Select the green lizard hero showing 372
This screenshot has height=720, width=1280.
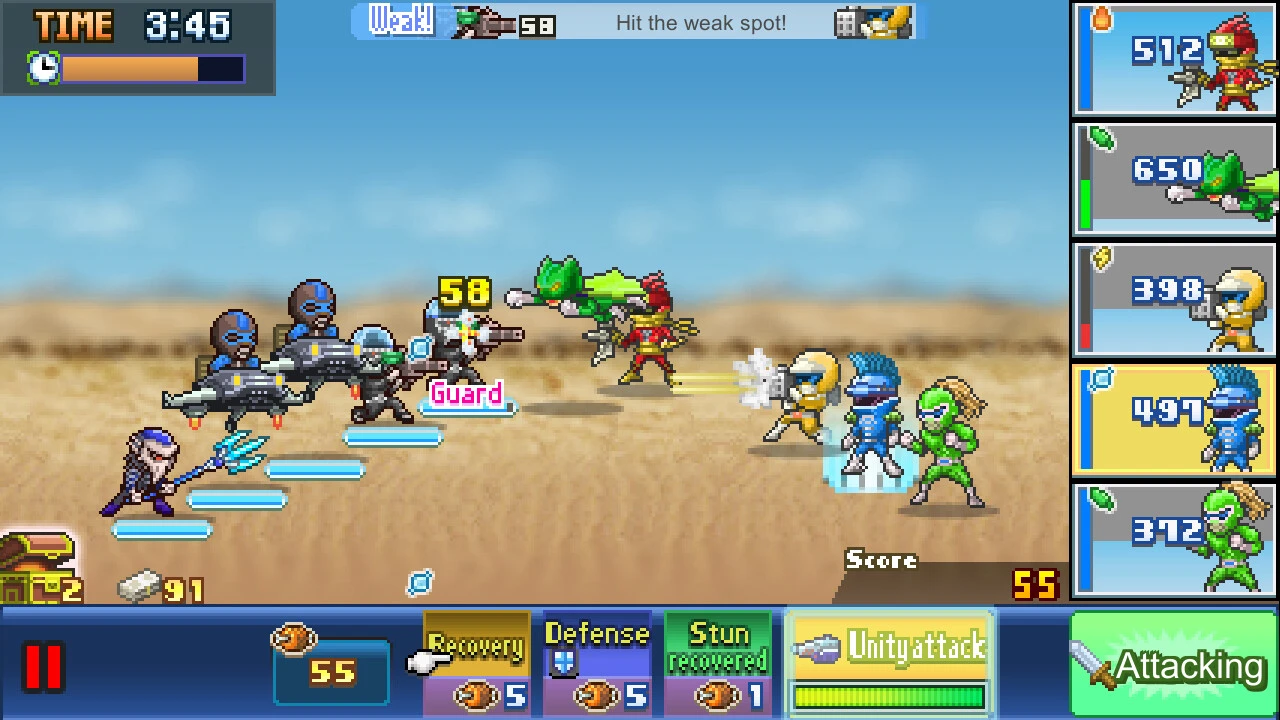[x=1173, y=540]
